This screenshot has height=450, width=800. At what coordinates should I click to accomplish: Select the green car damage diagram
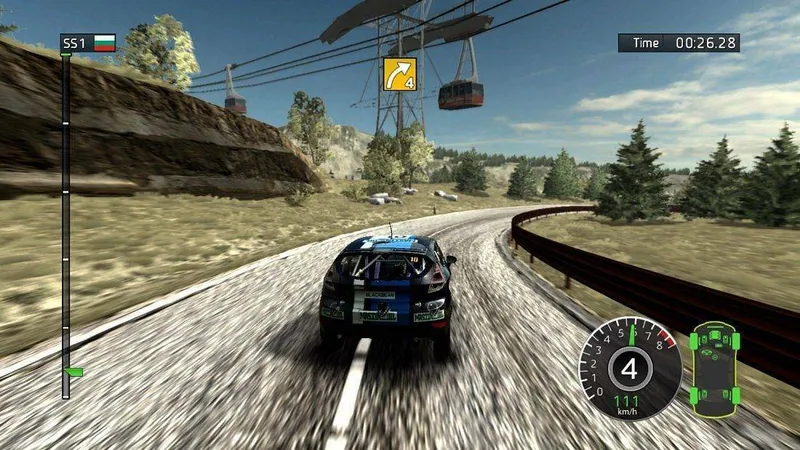coord(715,361)
